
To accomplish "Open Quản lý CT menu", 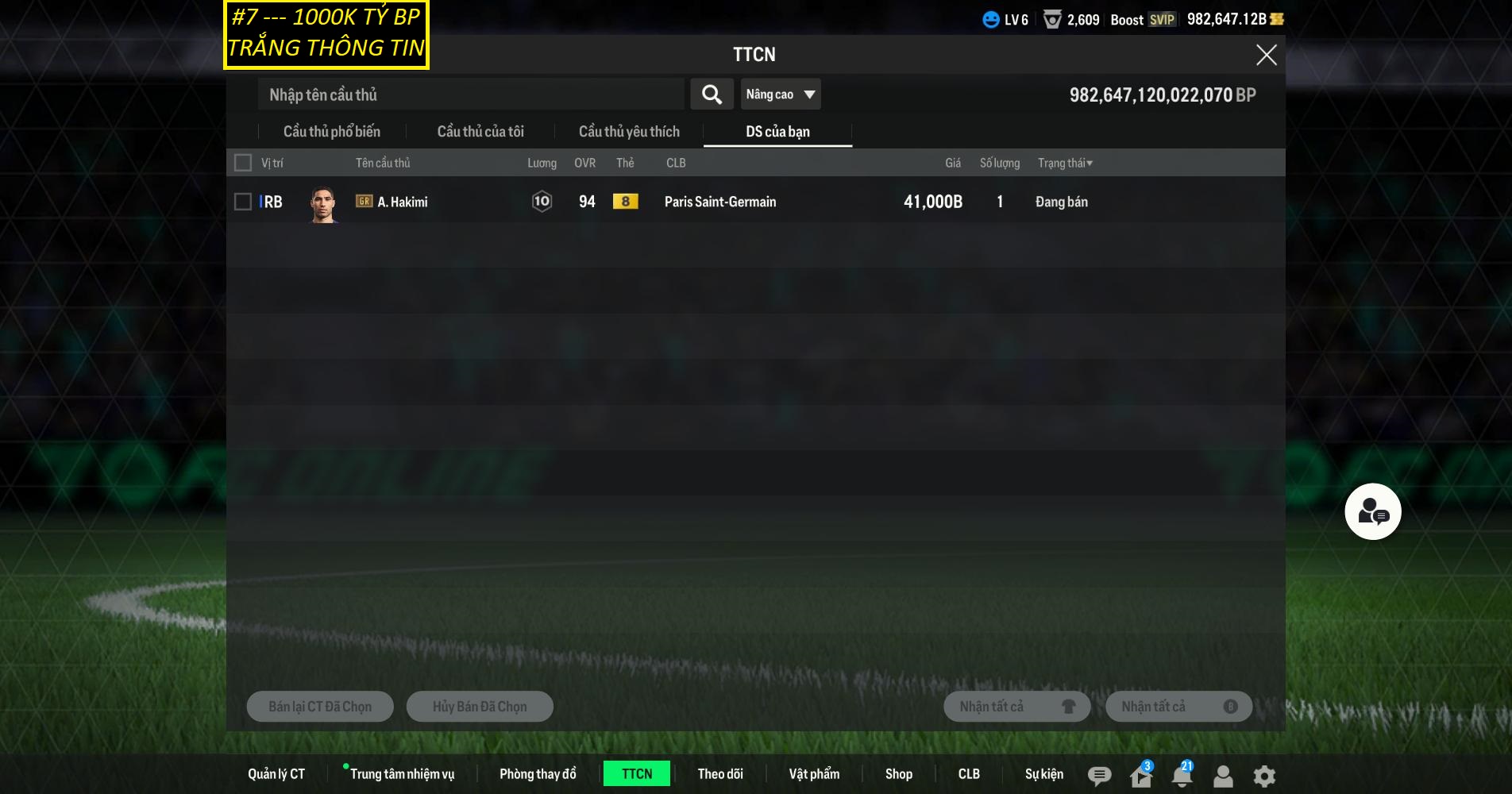I will click(x=276, y=774).
